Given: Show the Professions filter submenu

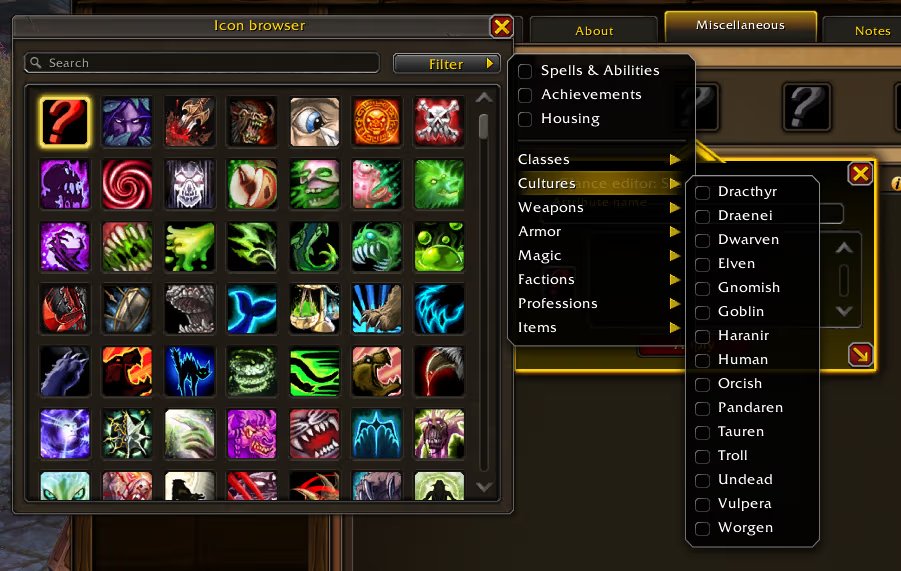Looking at the screenshot, I should pos(598,304).
